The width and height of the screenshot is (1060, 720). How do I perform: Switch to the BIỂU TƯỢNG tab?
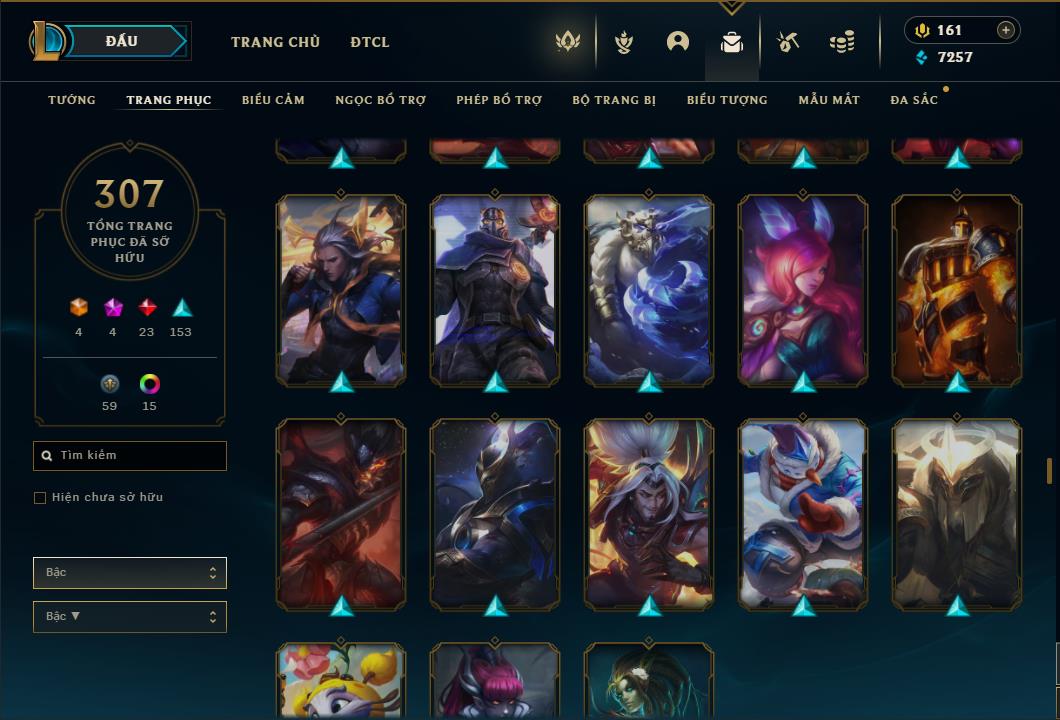727,100
